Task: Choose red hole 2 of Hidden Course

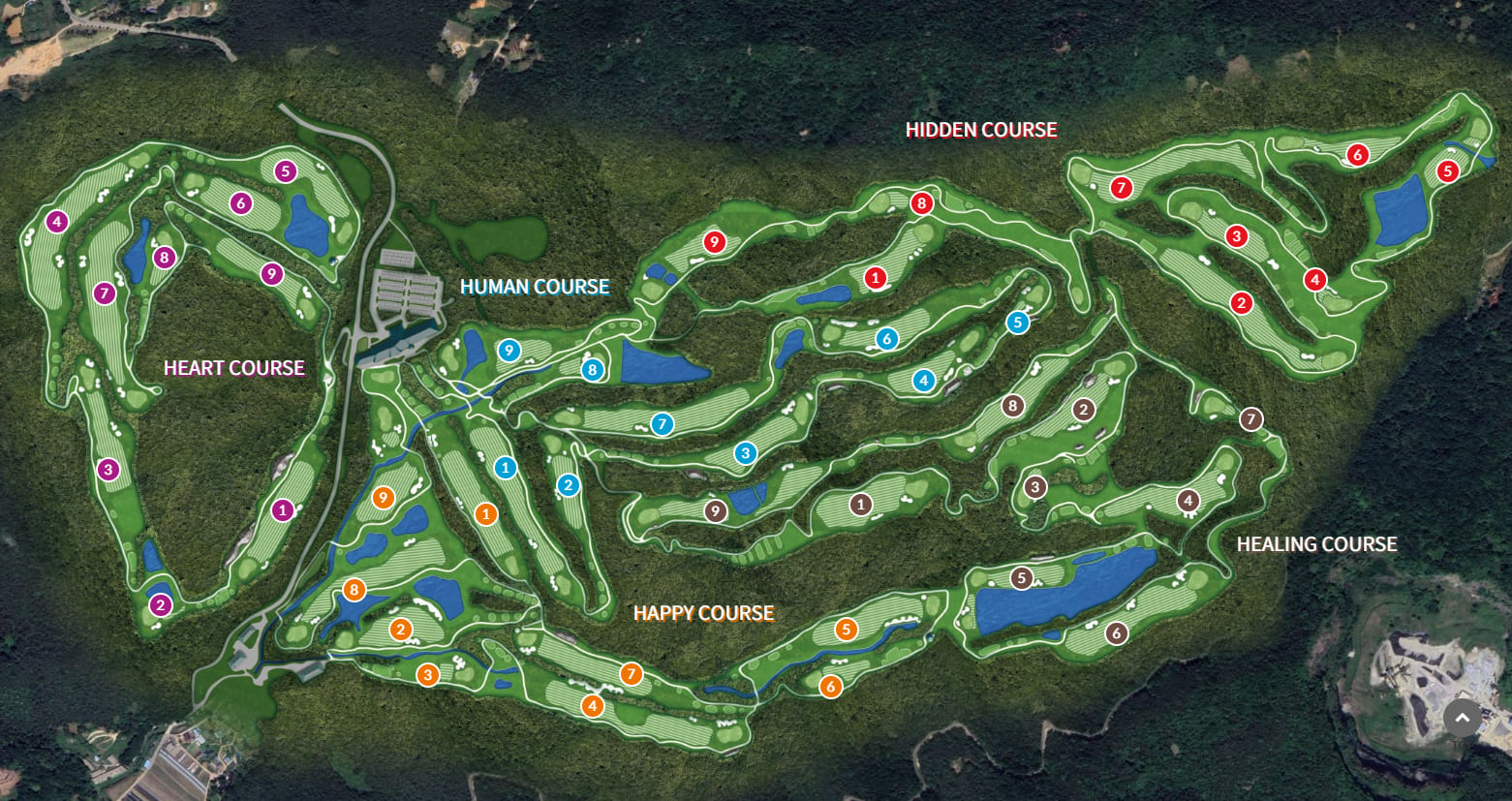Action: (1242, 303)
